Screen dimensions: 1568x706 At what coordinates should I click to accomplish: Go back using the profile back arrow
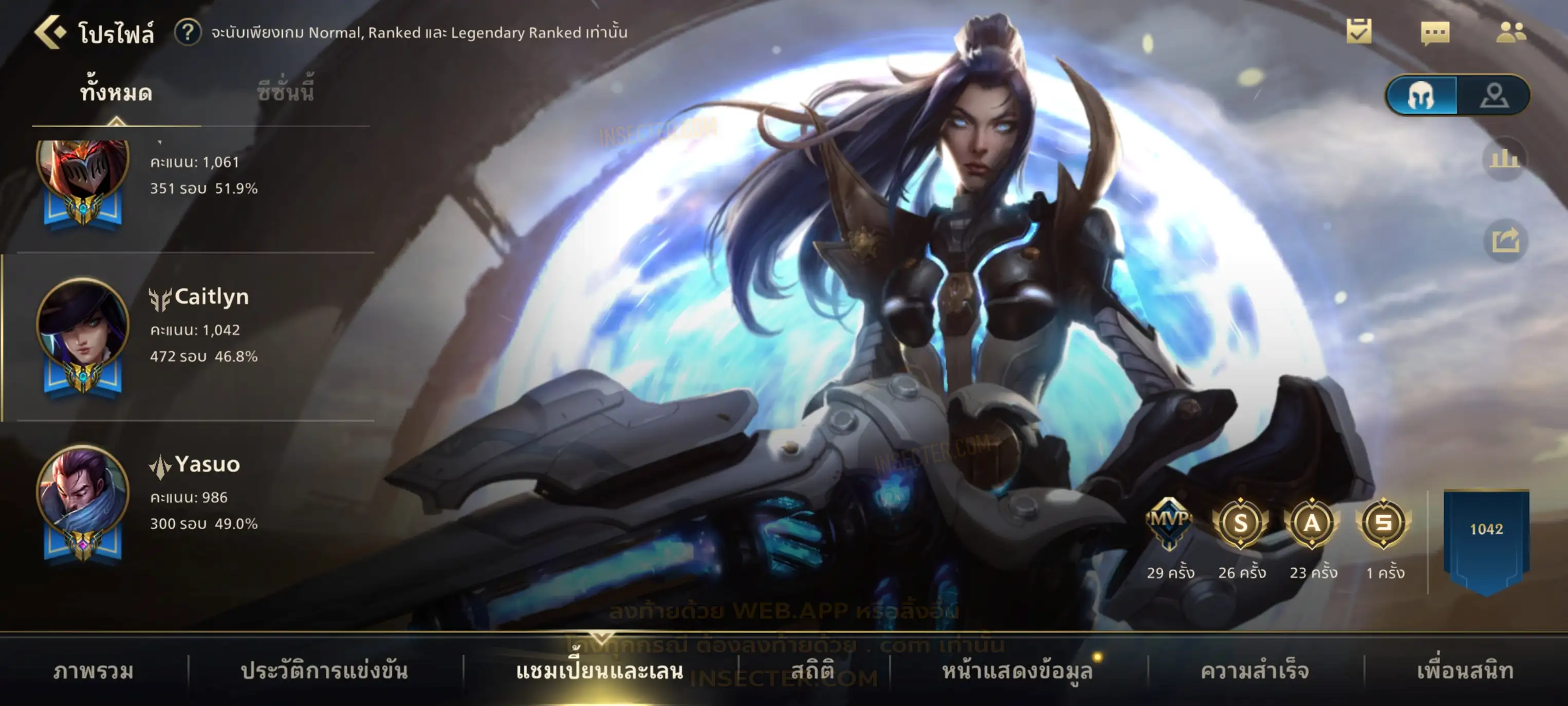coord(50,32)
